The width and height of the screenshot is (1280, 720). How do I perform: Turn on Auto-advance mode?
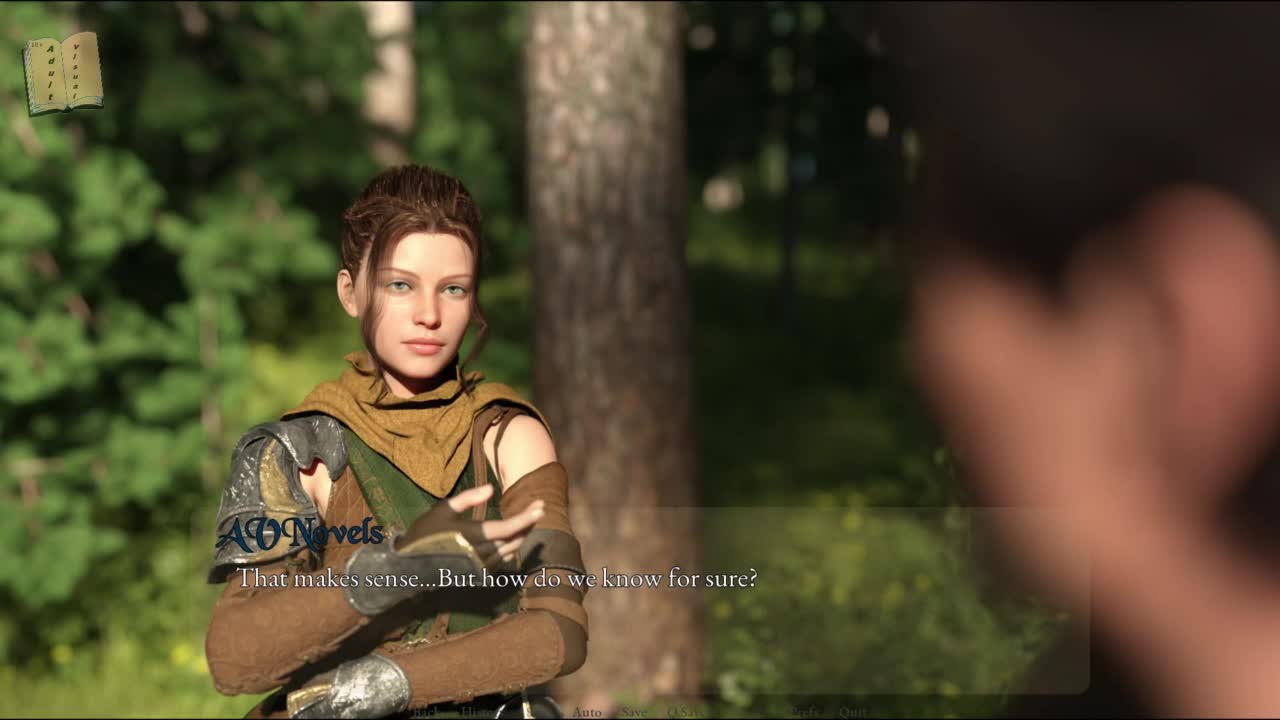(x=587, y=712)
